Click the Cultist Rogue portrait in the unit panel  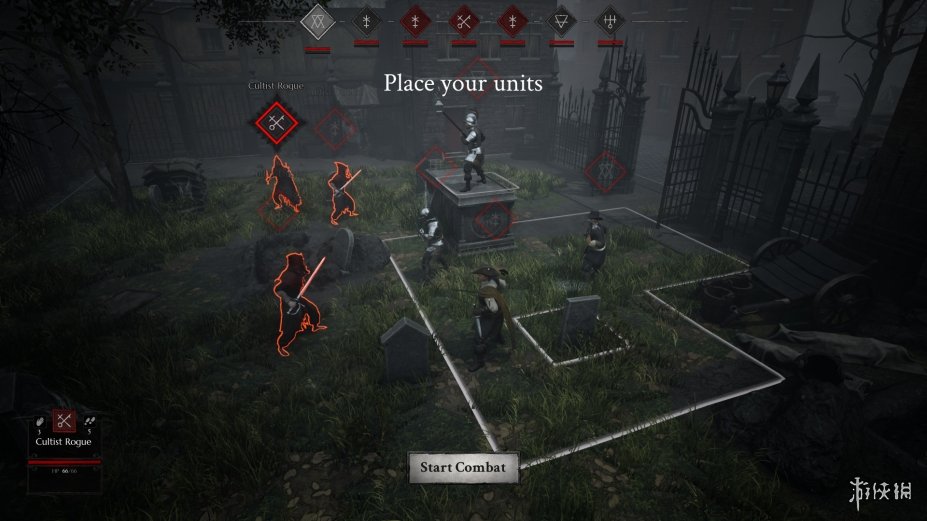pyautogui.click(x=65, y=421)
